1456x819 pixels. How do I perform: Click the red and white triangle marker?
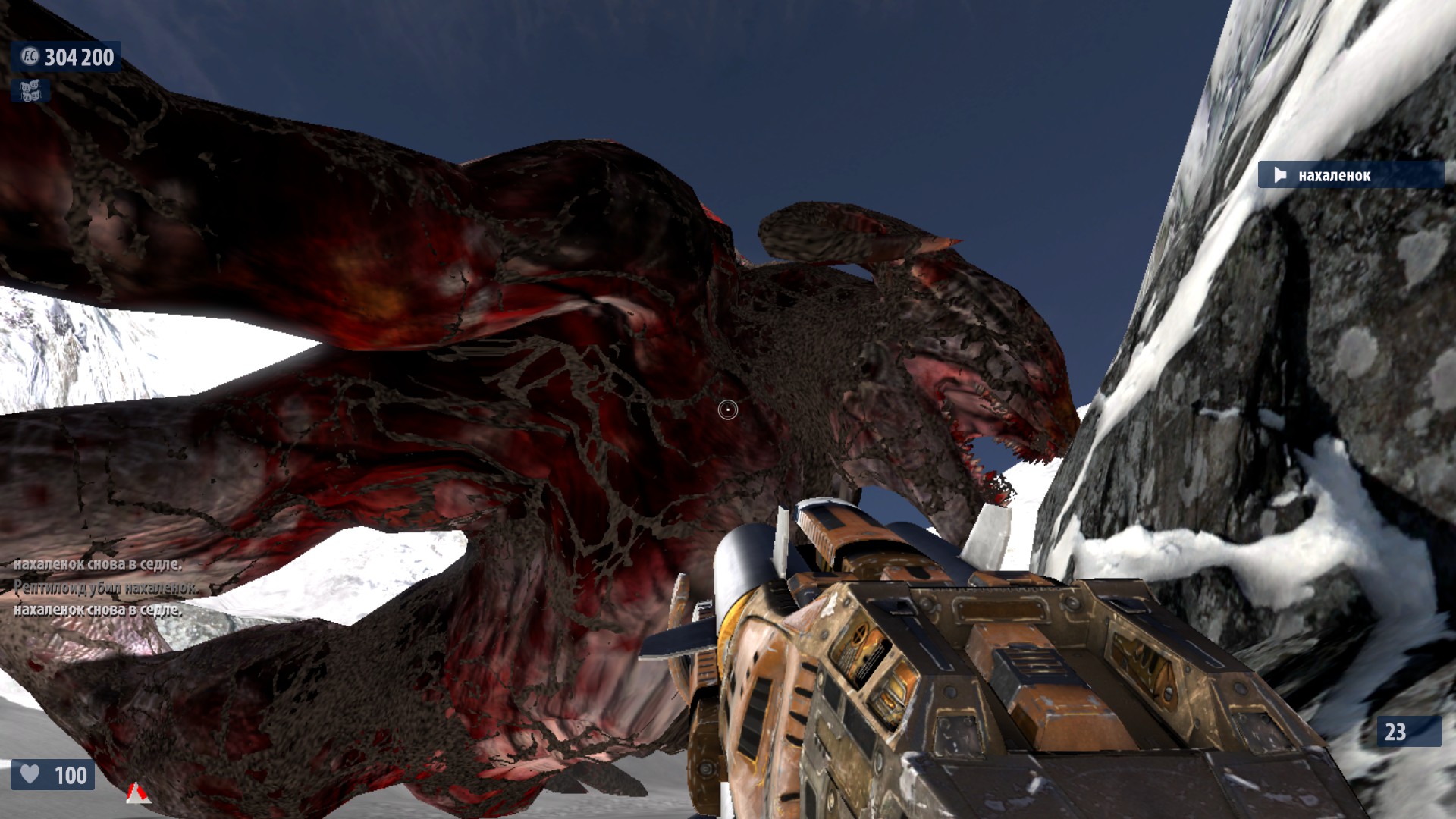pyautogui.click(x=136, y=792)
